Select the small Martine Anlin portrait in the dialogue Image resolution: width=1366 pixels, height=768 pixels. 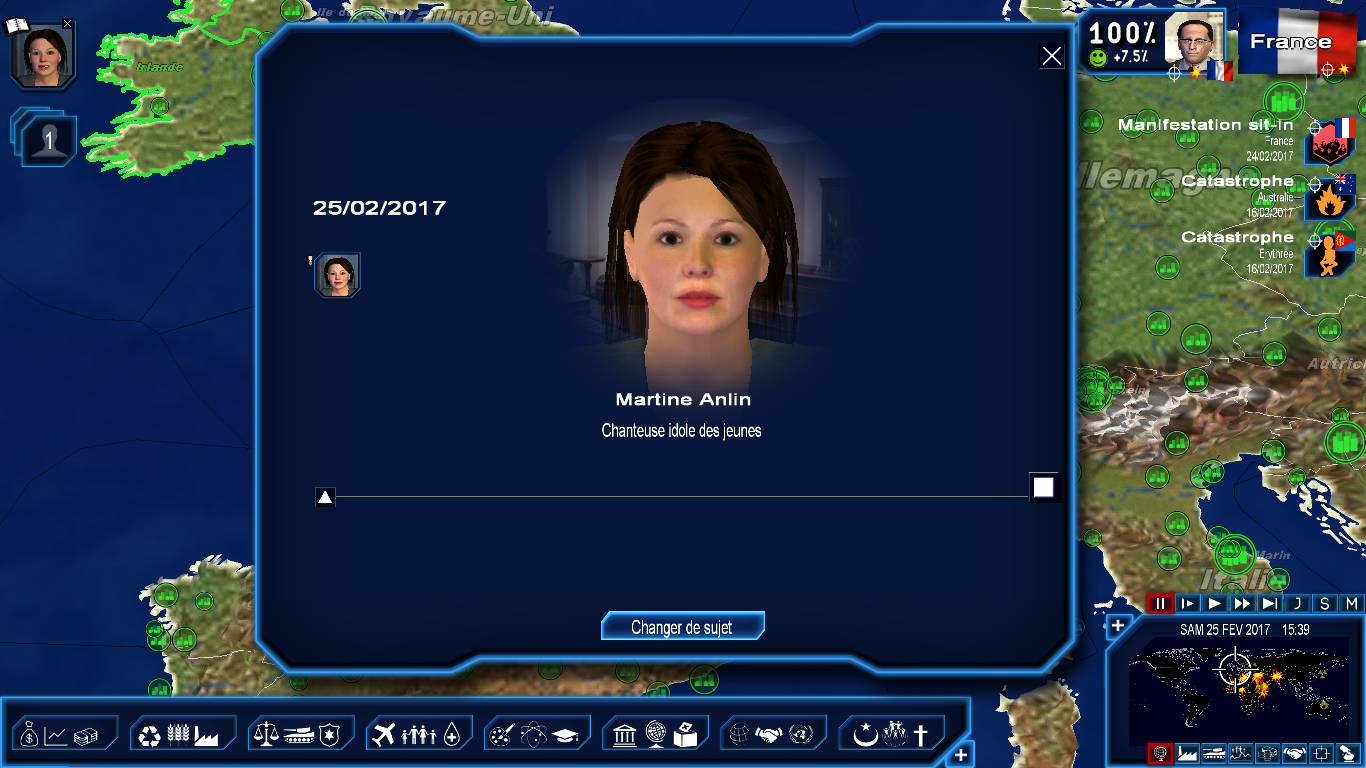point(338,275)
